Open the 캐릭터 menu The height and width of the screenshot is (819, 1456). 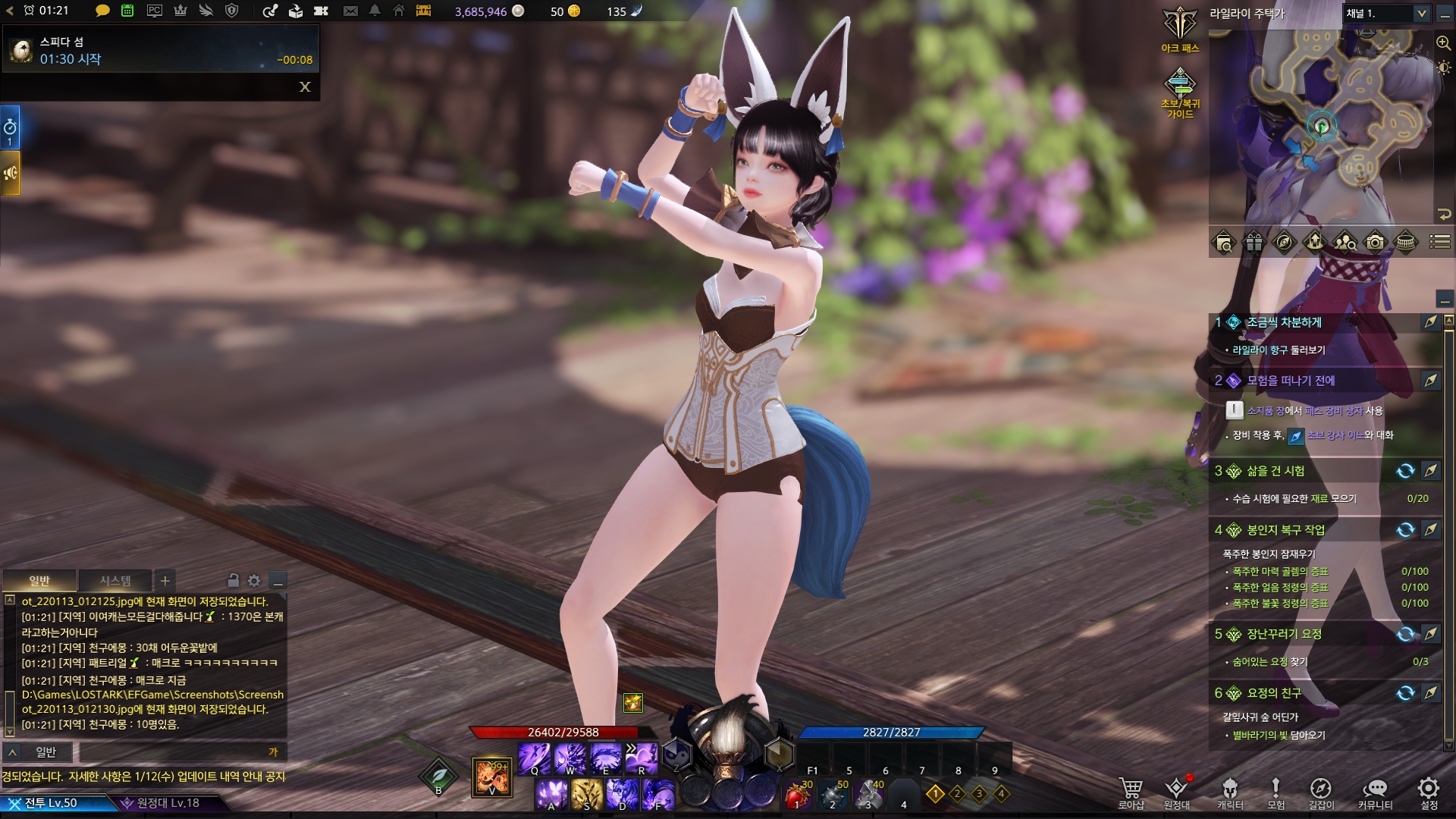(1230, 792)
